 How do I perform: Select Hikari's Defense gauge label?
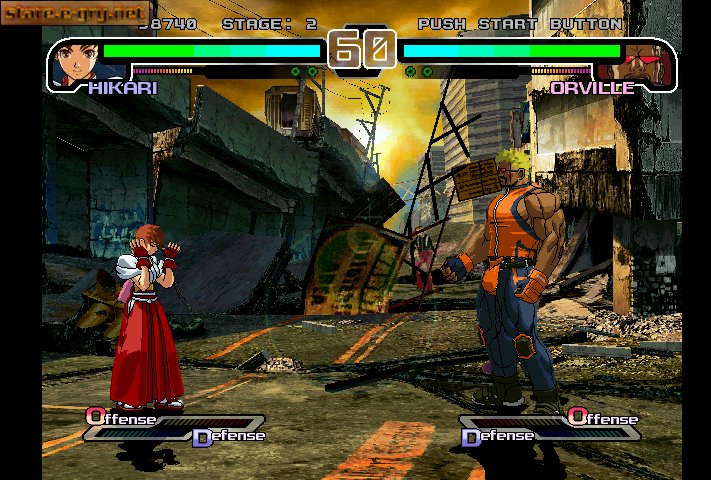228,435
